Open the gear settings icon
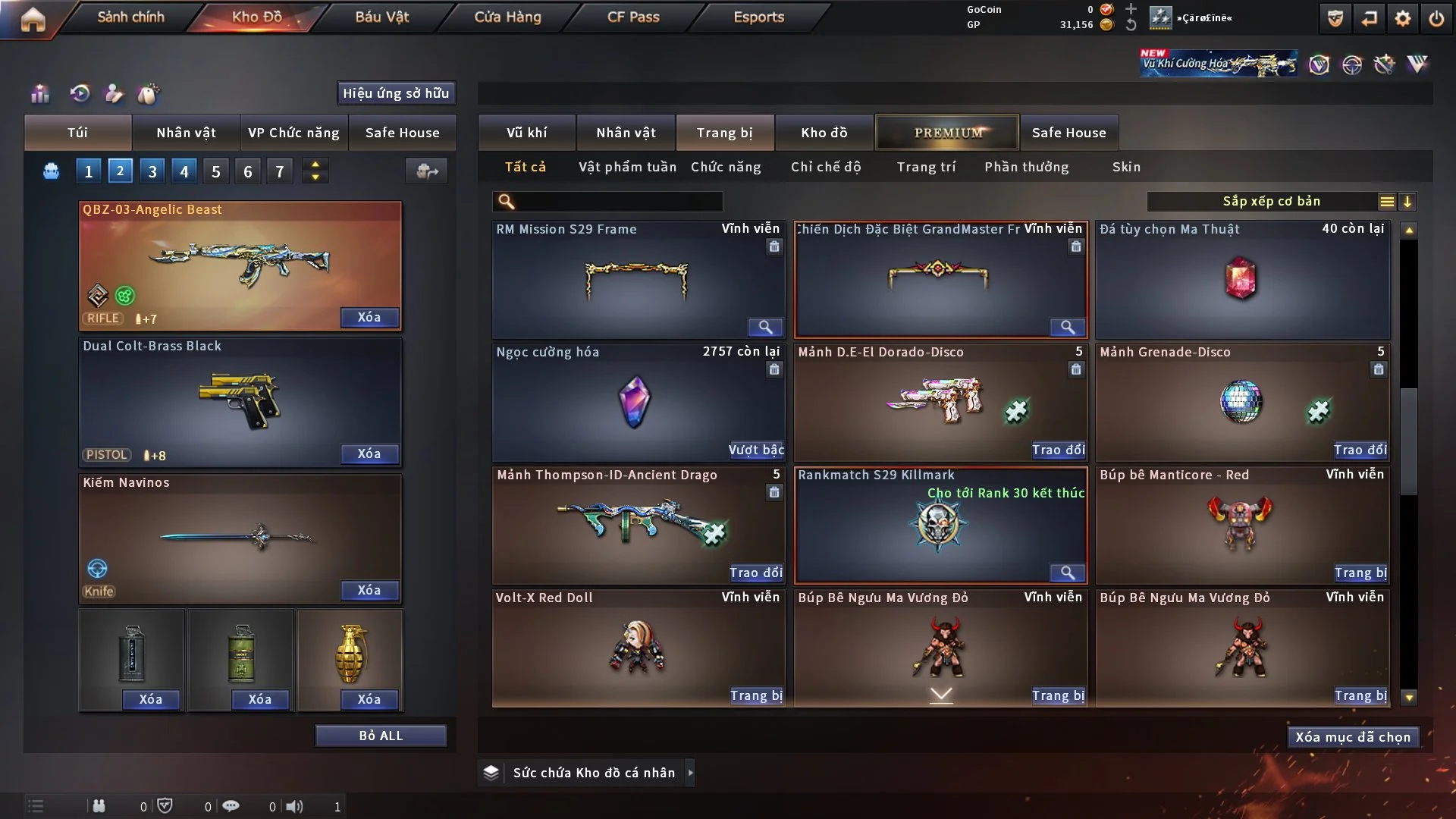 point(1403,18)
